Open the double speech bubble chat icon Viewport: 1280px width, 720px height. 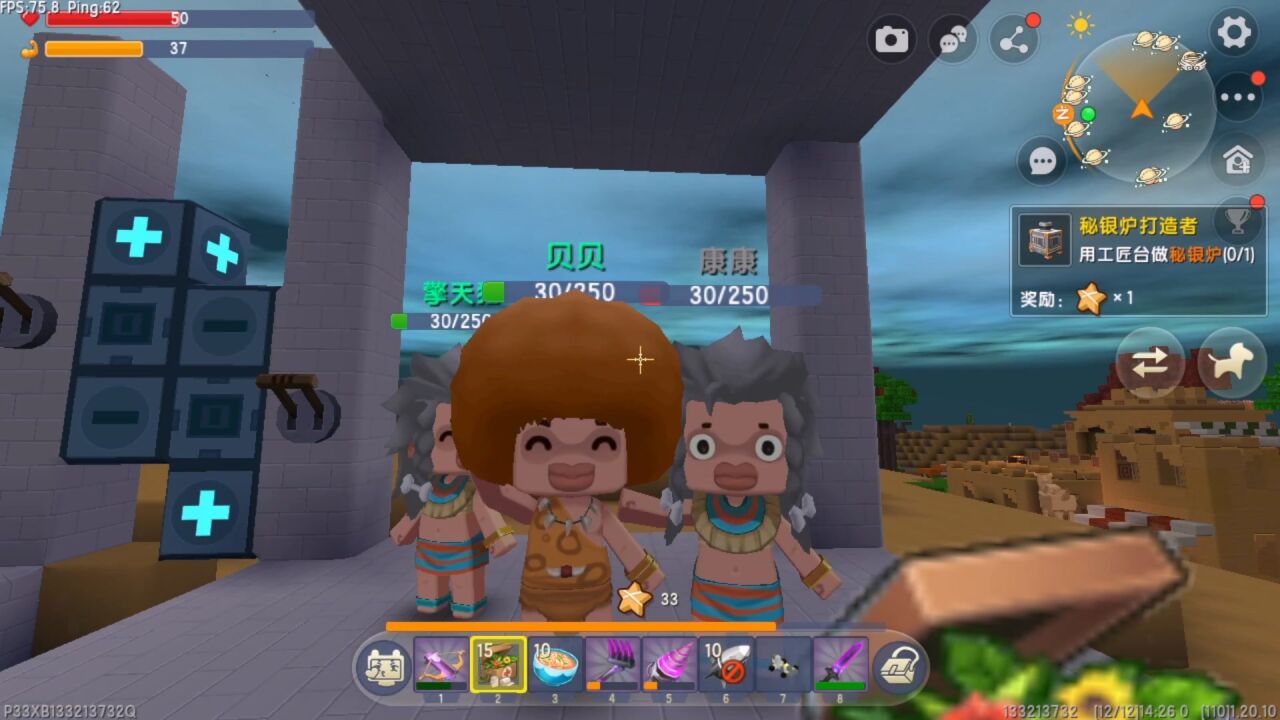(x=952, y=40)
